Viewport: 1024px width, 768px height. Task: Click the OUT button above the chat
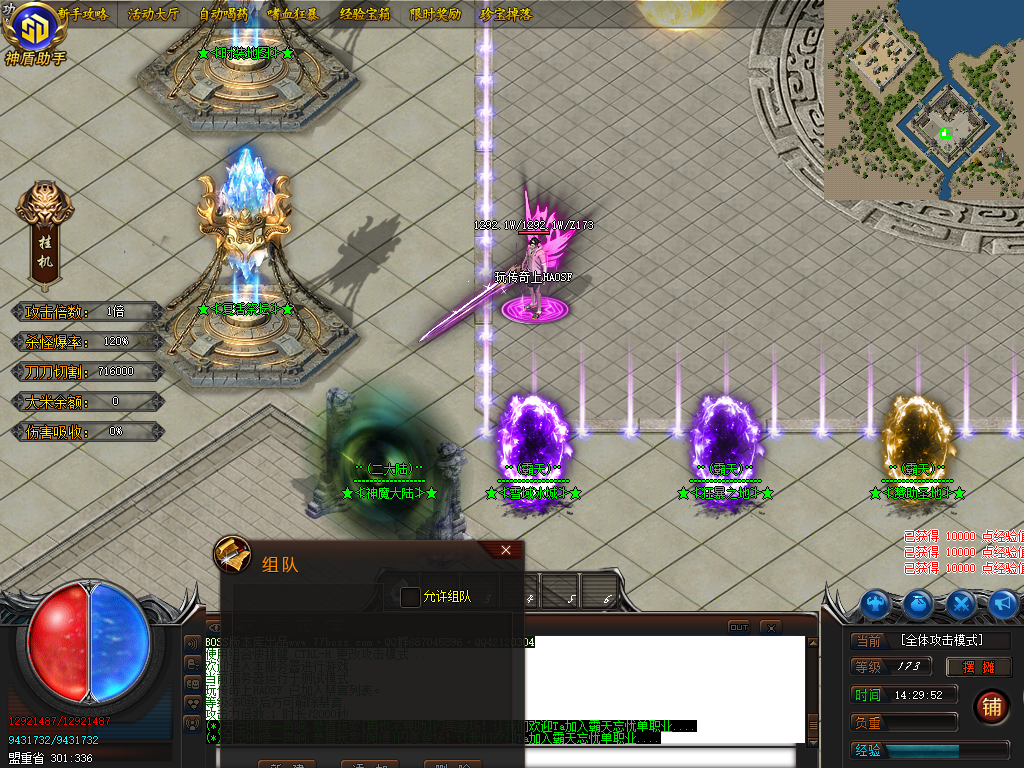738,627
